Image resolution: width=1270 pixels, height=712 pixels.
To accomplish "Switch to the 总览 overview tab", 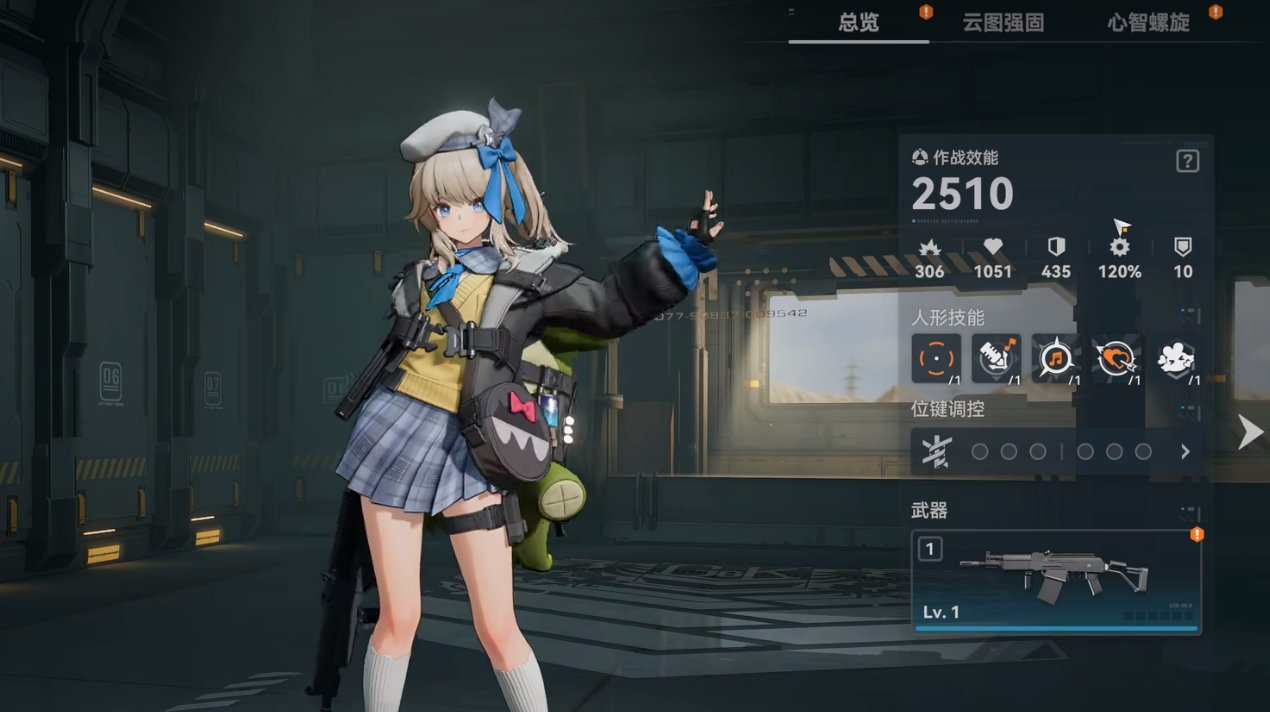I will pyautogui.click(x=858, y=22).
